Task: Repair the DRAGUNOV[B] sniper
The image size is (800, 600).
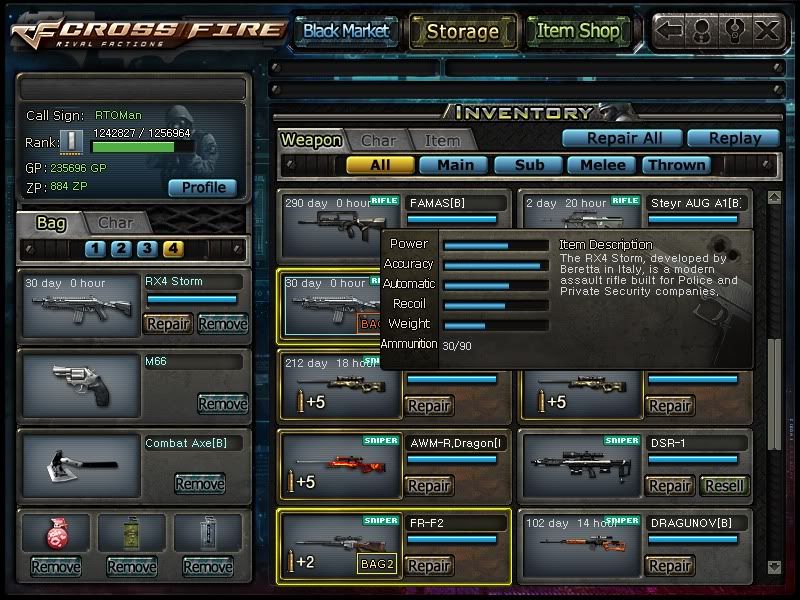Action: click(669, 566)
